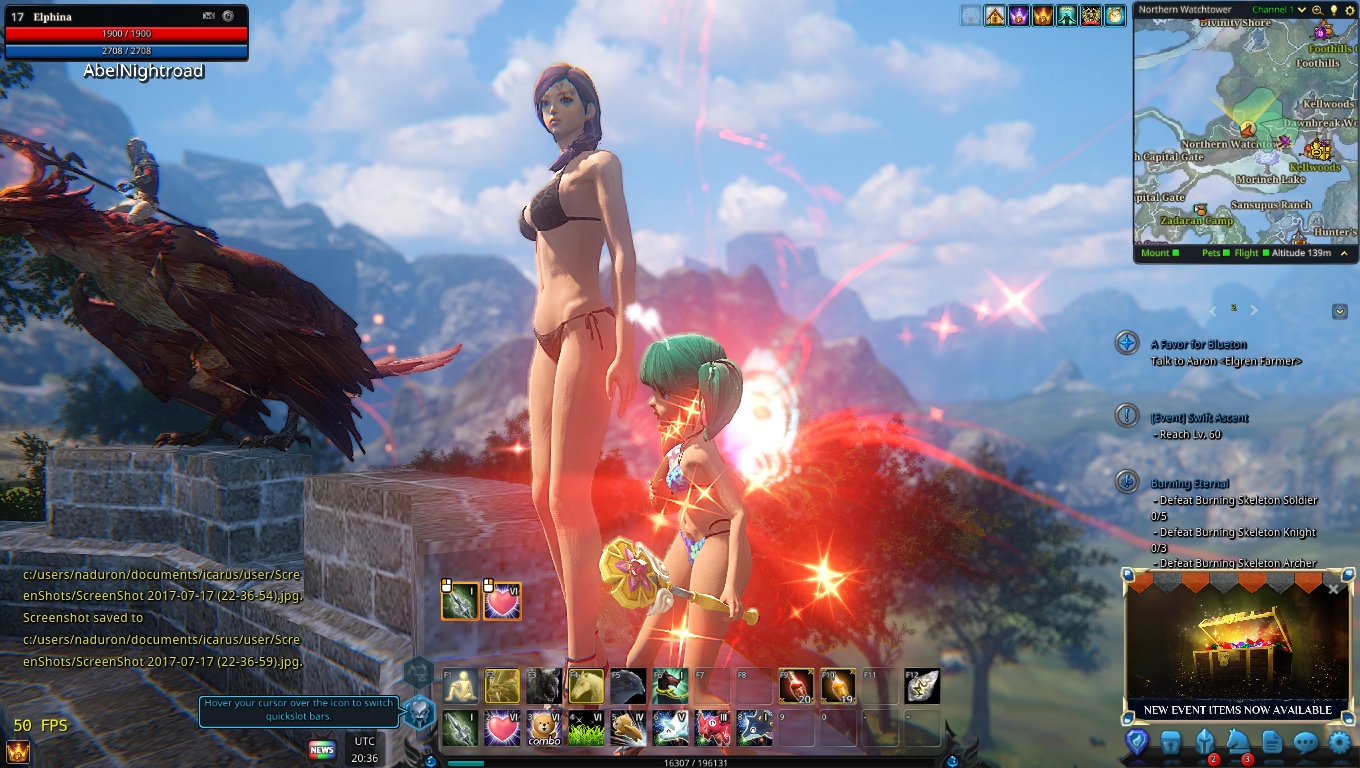Summon the white horse mount in F4

(x=586, y=686)
